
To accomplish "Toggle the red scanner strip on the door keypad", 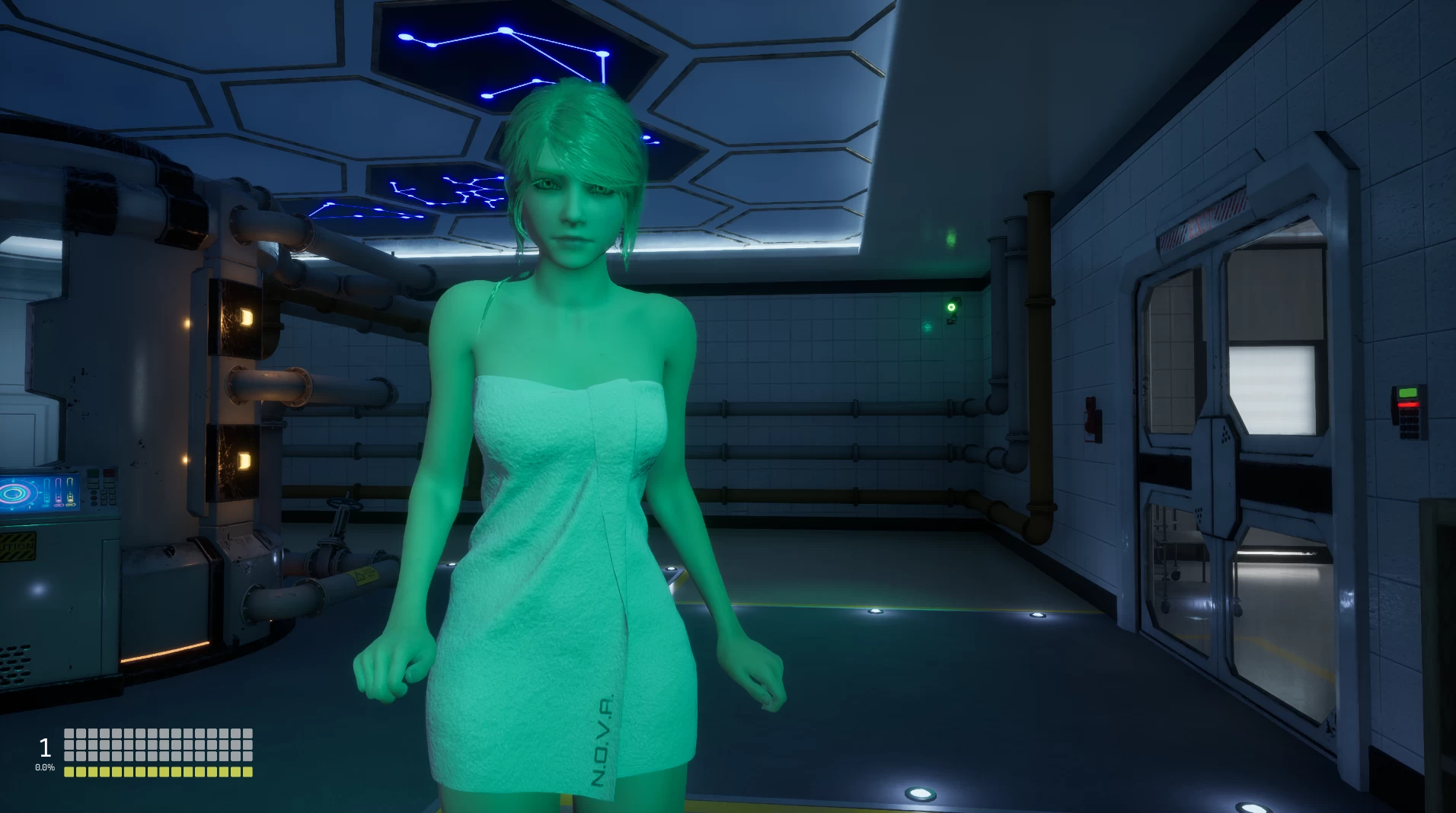I will coord(1408,404).
